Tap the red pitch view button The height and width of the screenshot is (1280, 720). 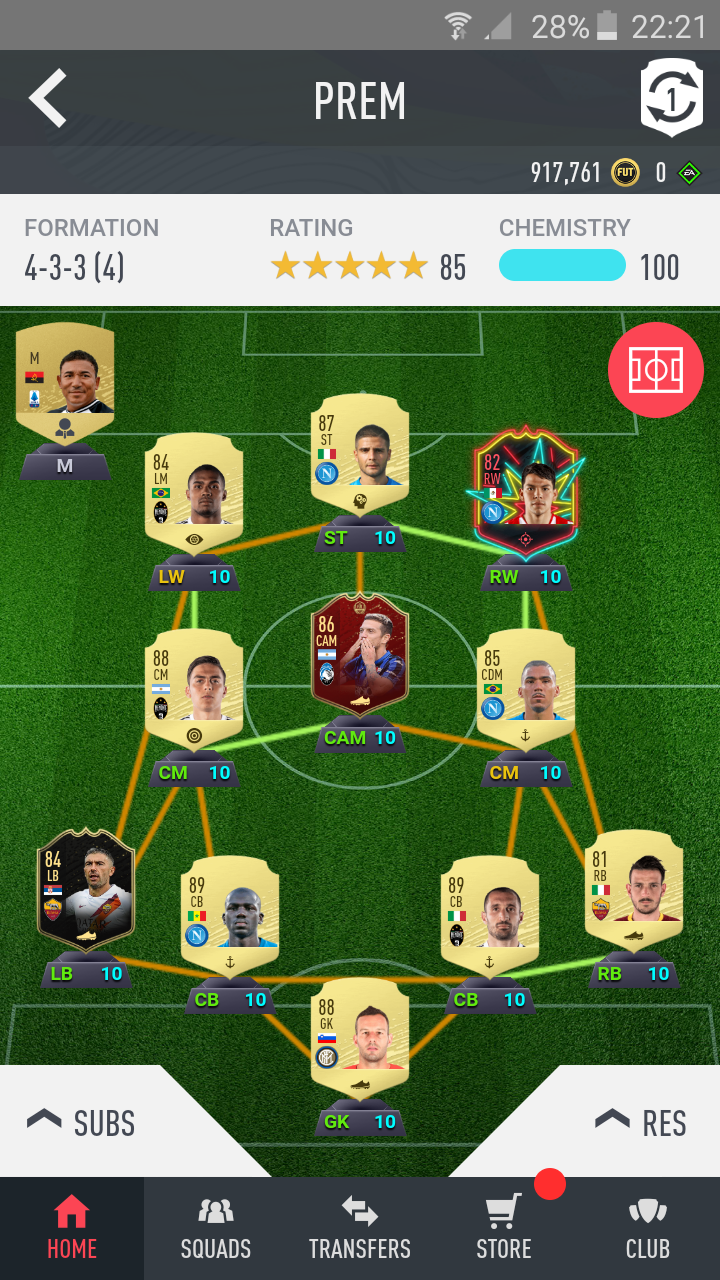655,370
